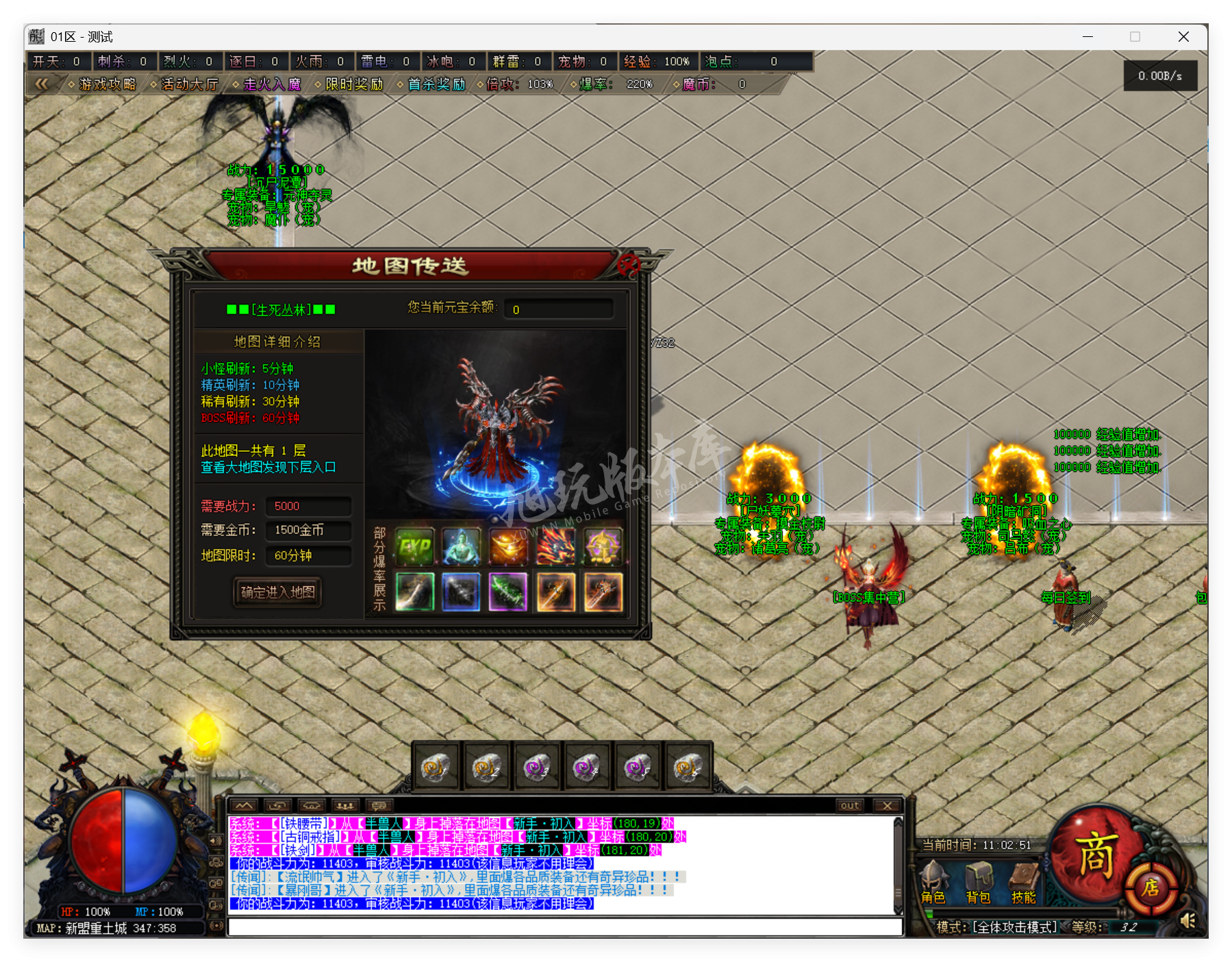
Task: Open the 店 store button icon
Action: coord(1153,887)
